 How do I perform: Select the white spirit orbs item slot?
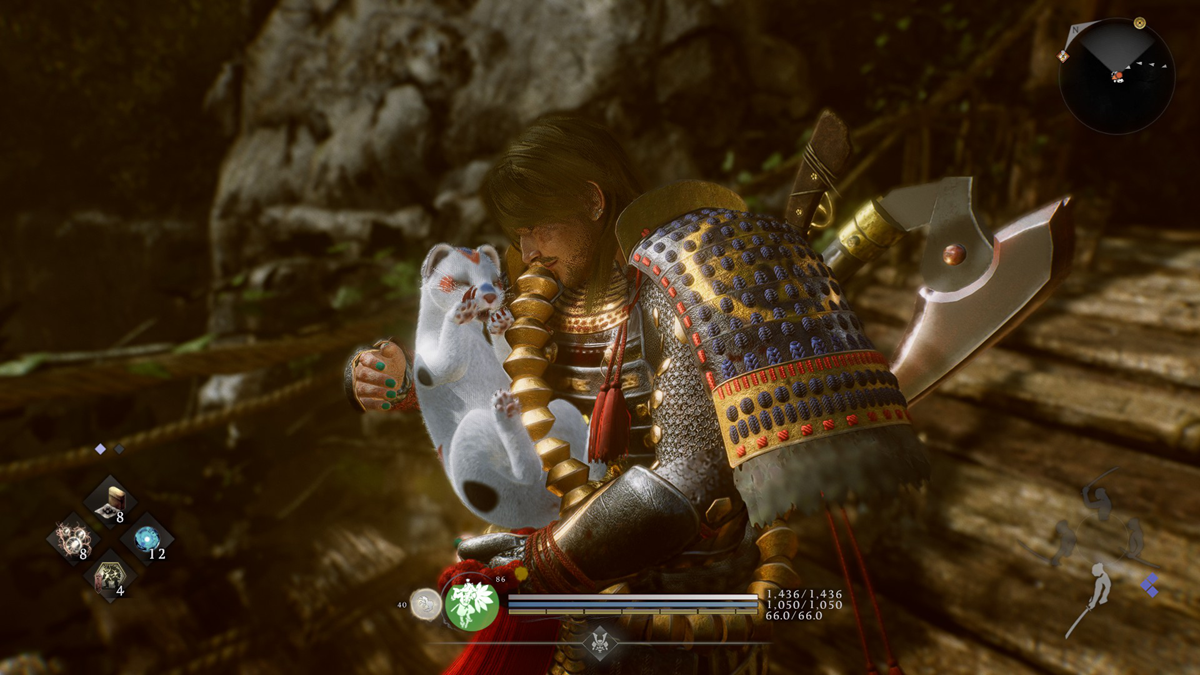click(72, 540)
